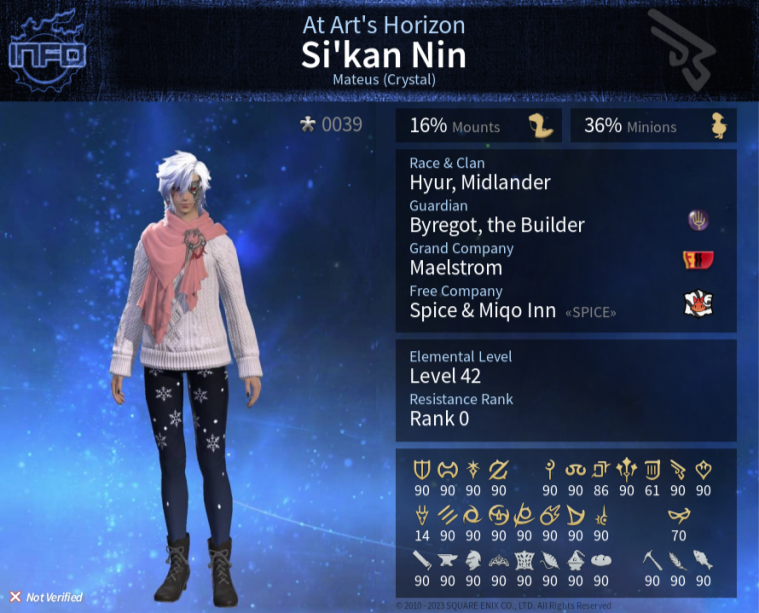This screenshot has height=613, width=759.
Task: Select the Blue Mage mask icon
Action: pyautogui.click(x=678, y=516)
